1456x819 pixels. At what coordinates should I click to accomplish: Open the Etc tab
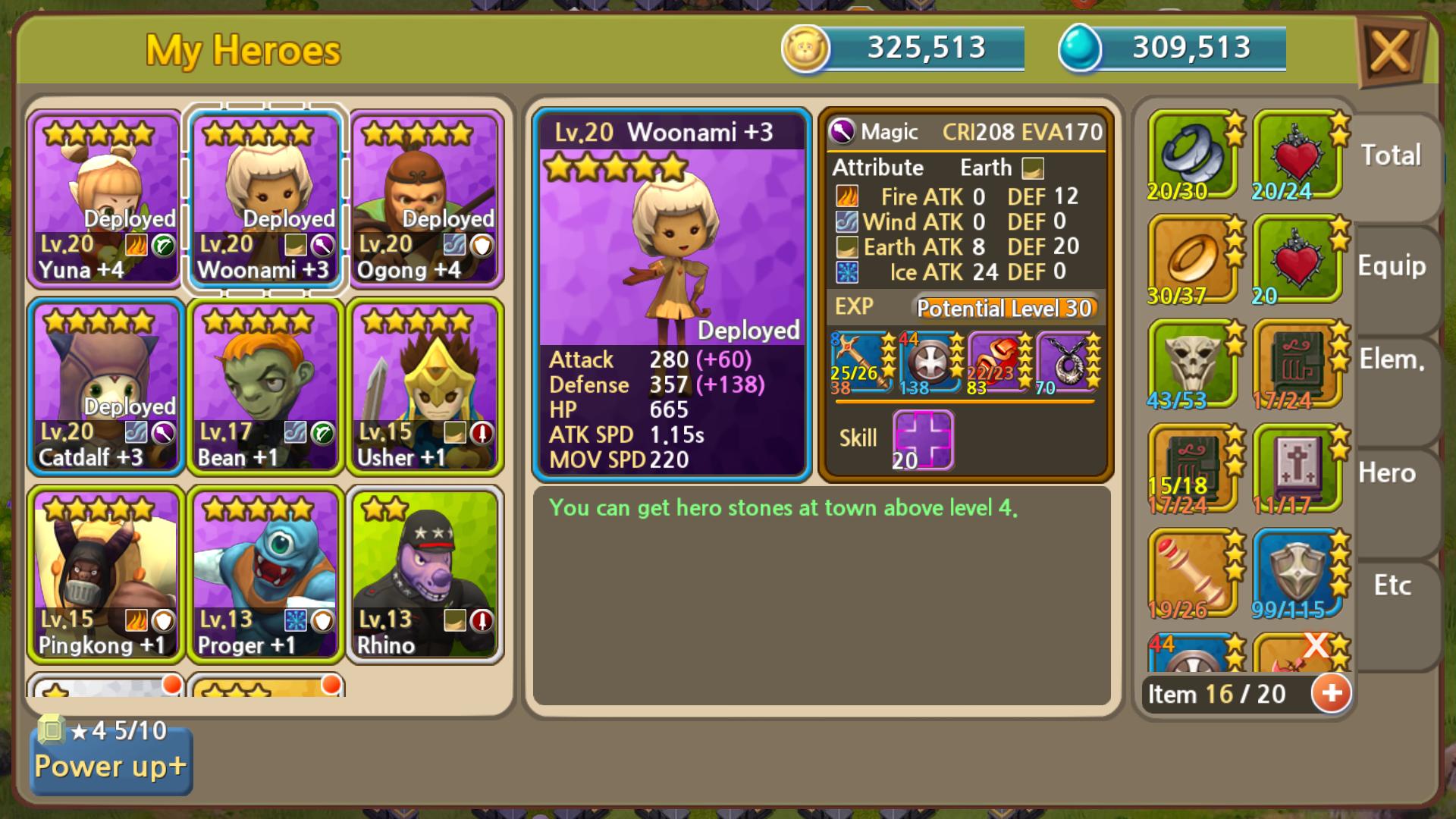pos(1392,585)
